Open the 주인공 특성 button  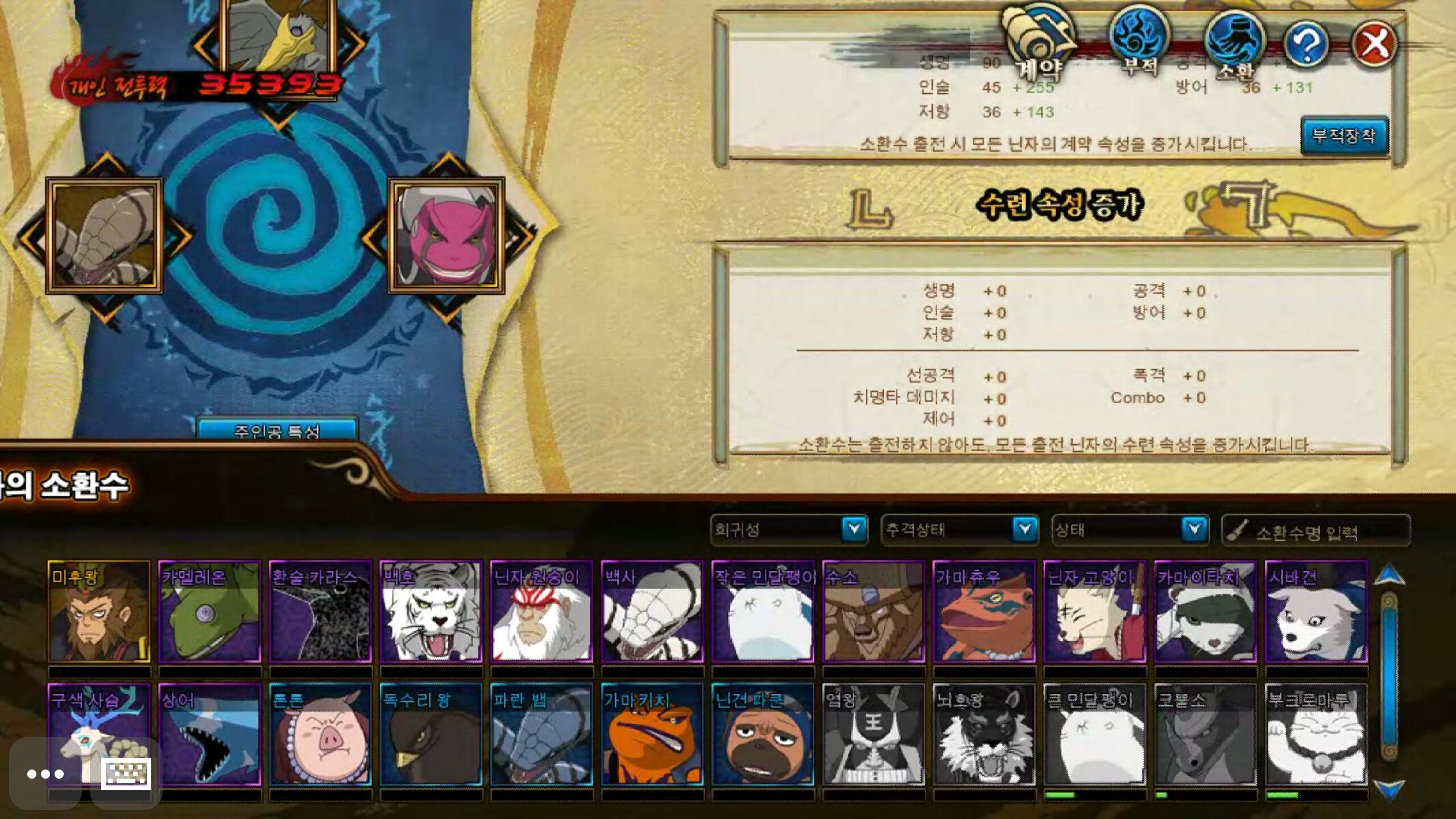[277, 431]
